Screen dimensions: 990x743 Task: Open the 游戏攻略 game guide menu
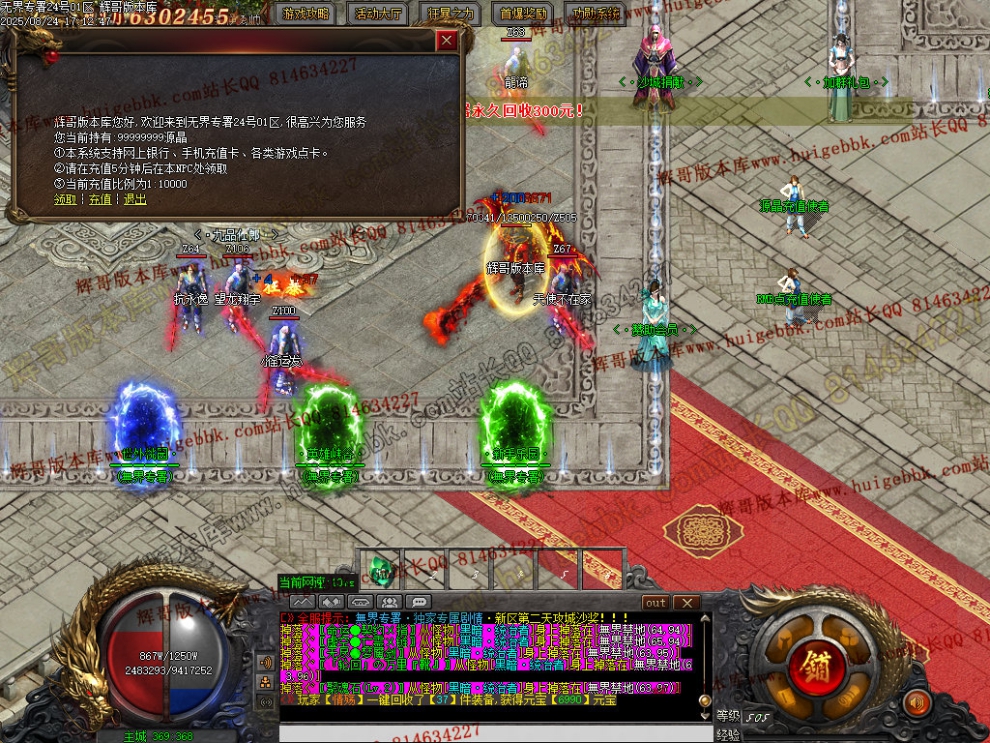306,14
